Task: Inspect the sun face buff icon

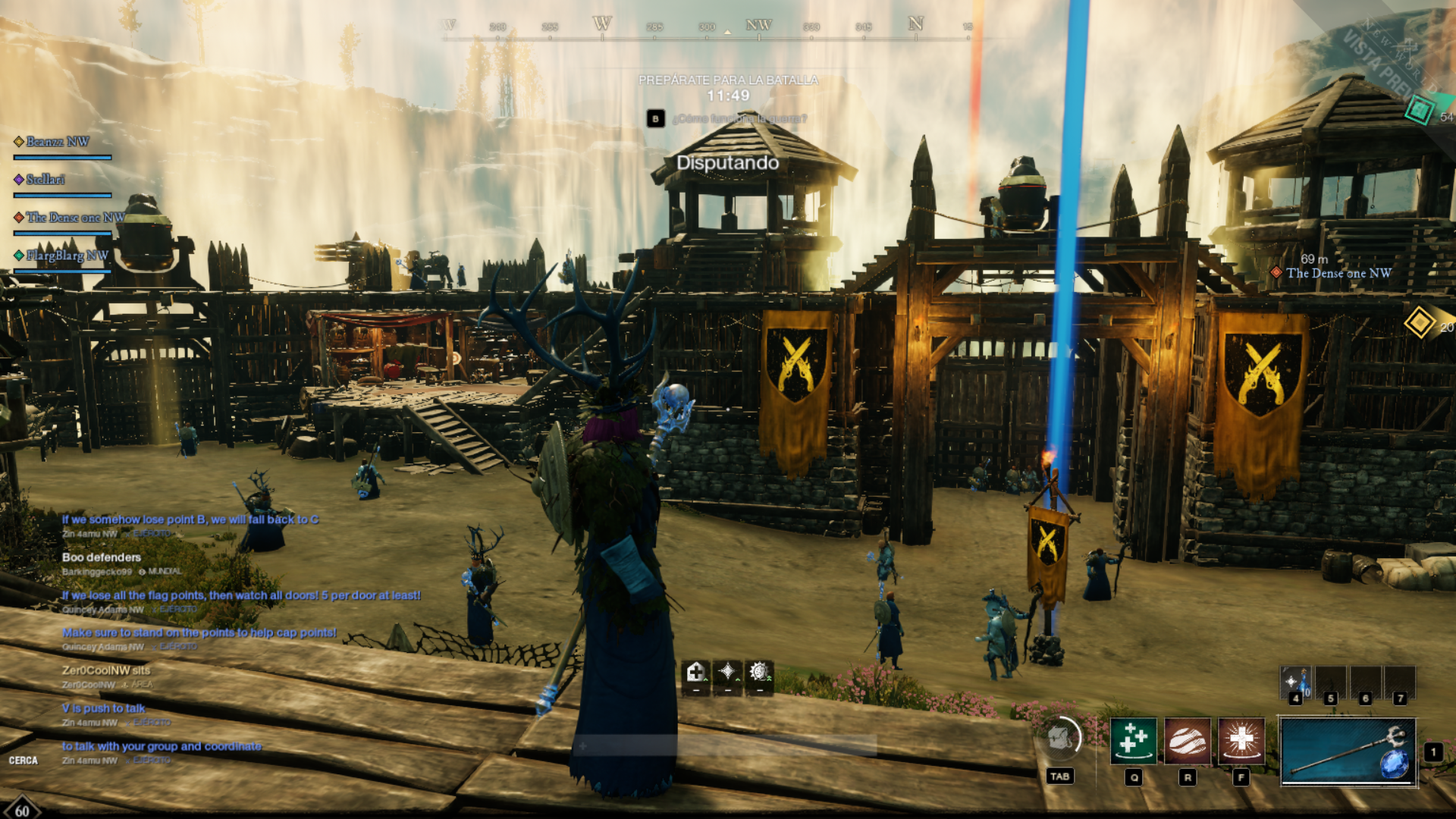Action: coord(758,672)
